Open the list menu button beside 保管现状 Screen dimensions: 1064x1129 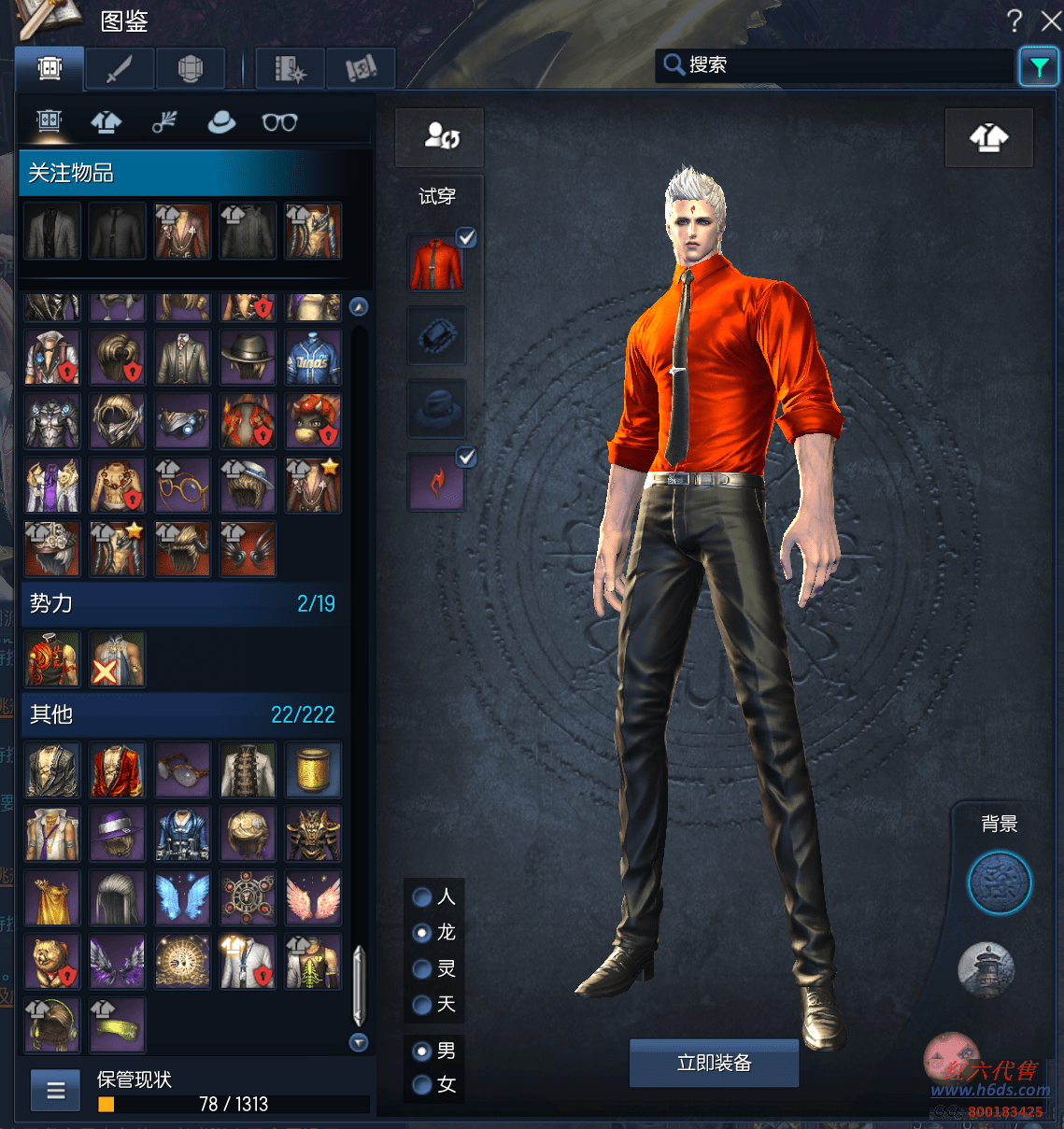55,1090
